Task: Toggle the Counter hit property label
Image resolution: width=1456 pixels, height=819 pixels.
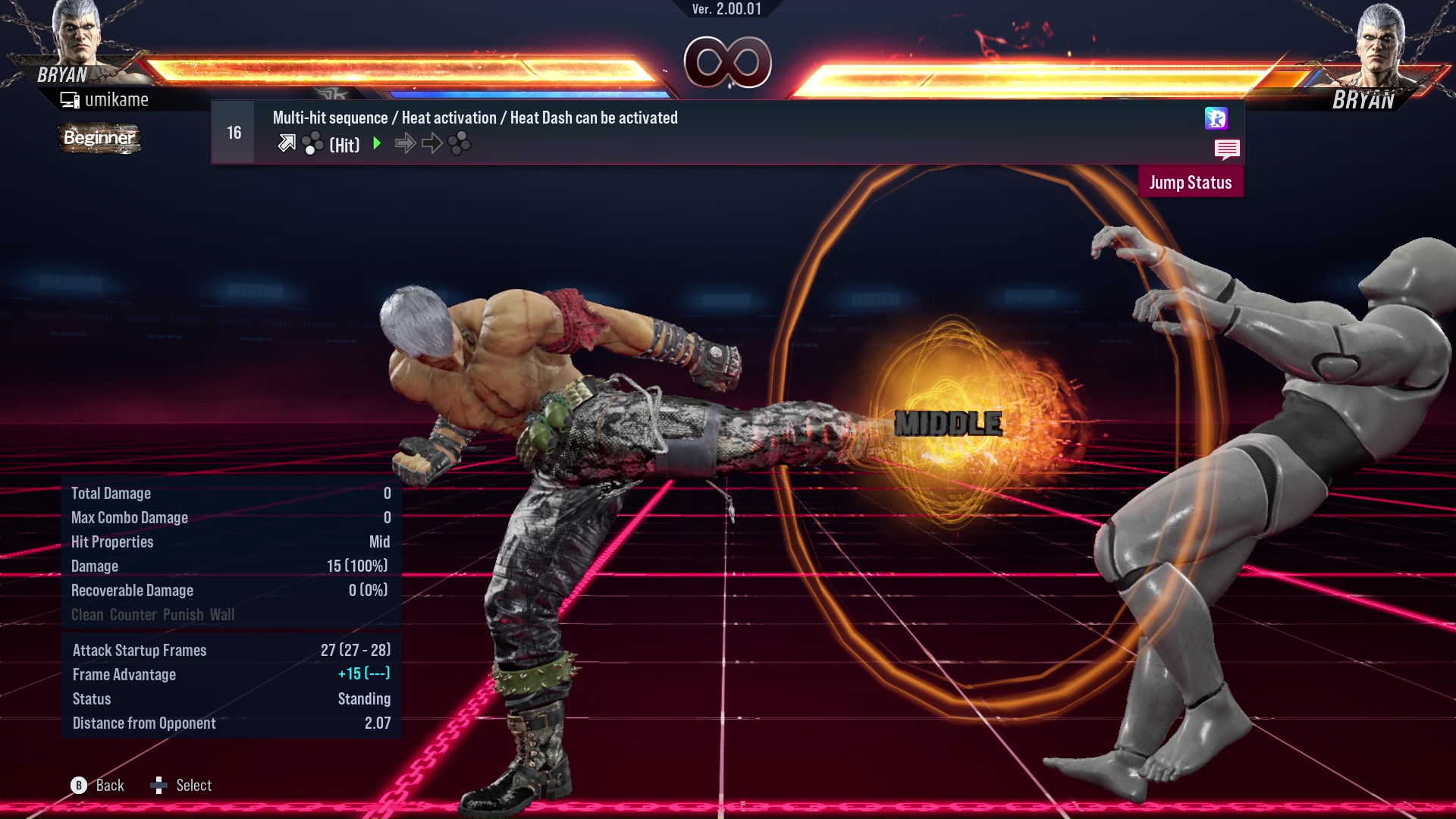Action: pyautogui.click(x=133, y=614)
